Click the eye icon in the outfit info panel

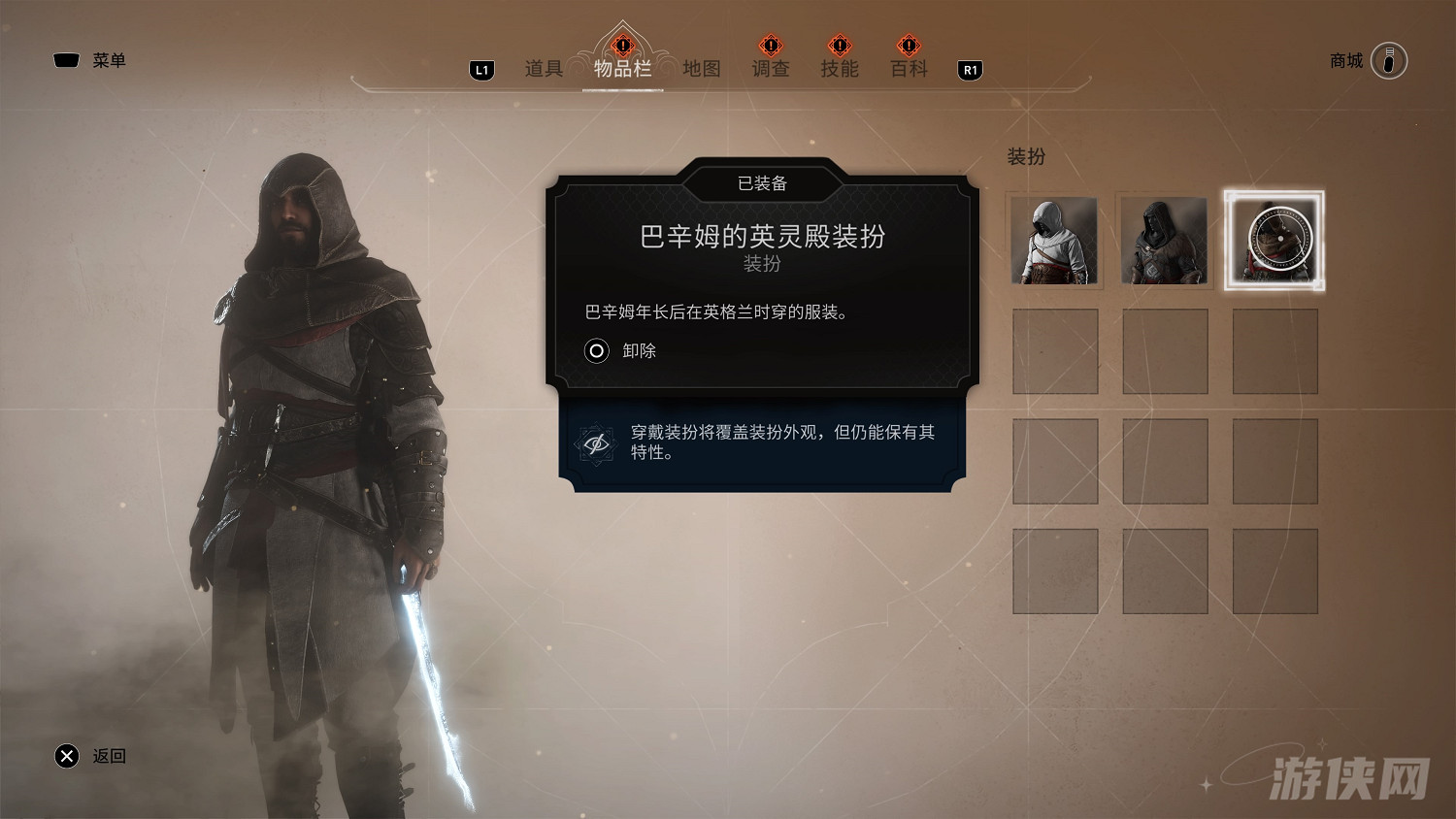coord(597,442)
